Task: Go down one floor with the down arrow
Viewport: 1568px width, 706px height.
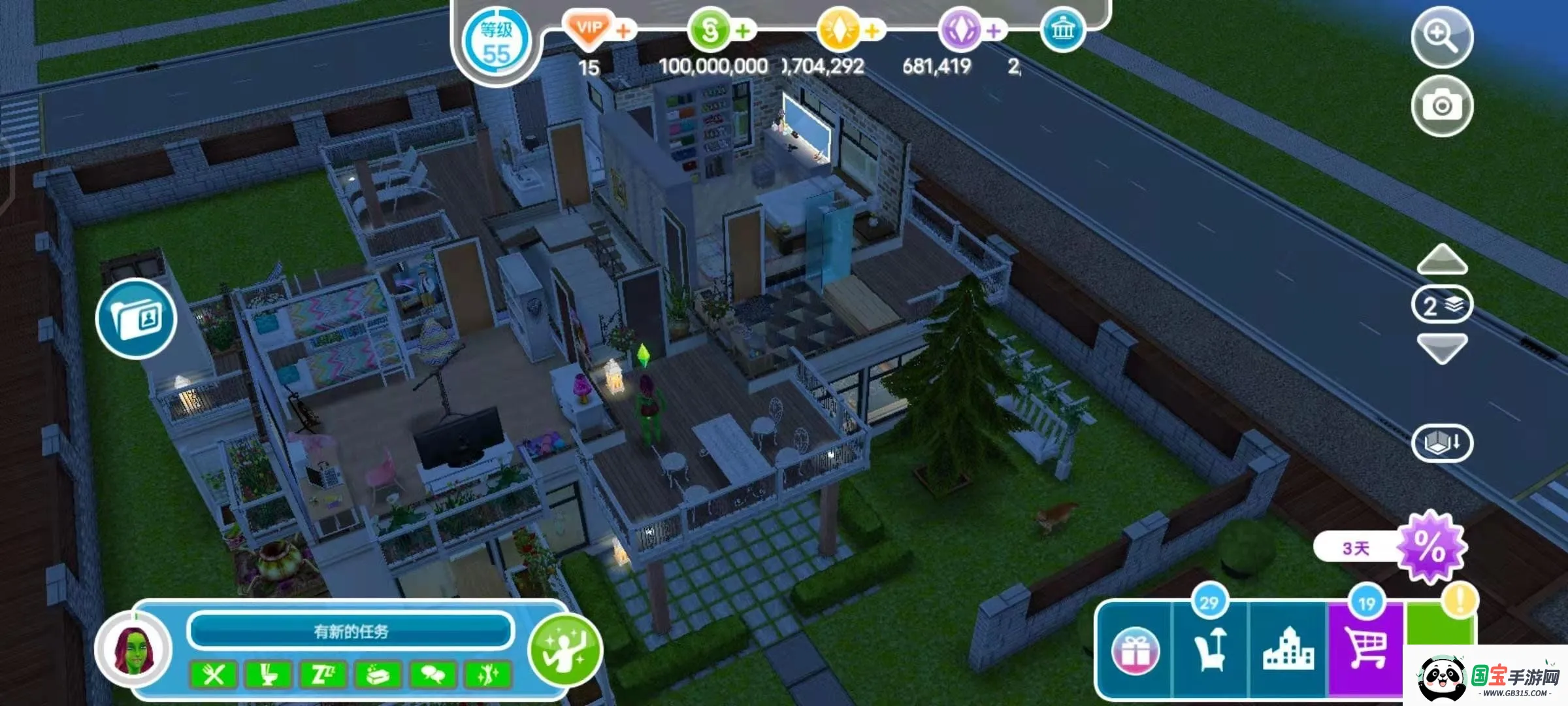Action: point(1442,348)
